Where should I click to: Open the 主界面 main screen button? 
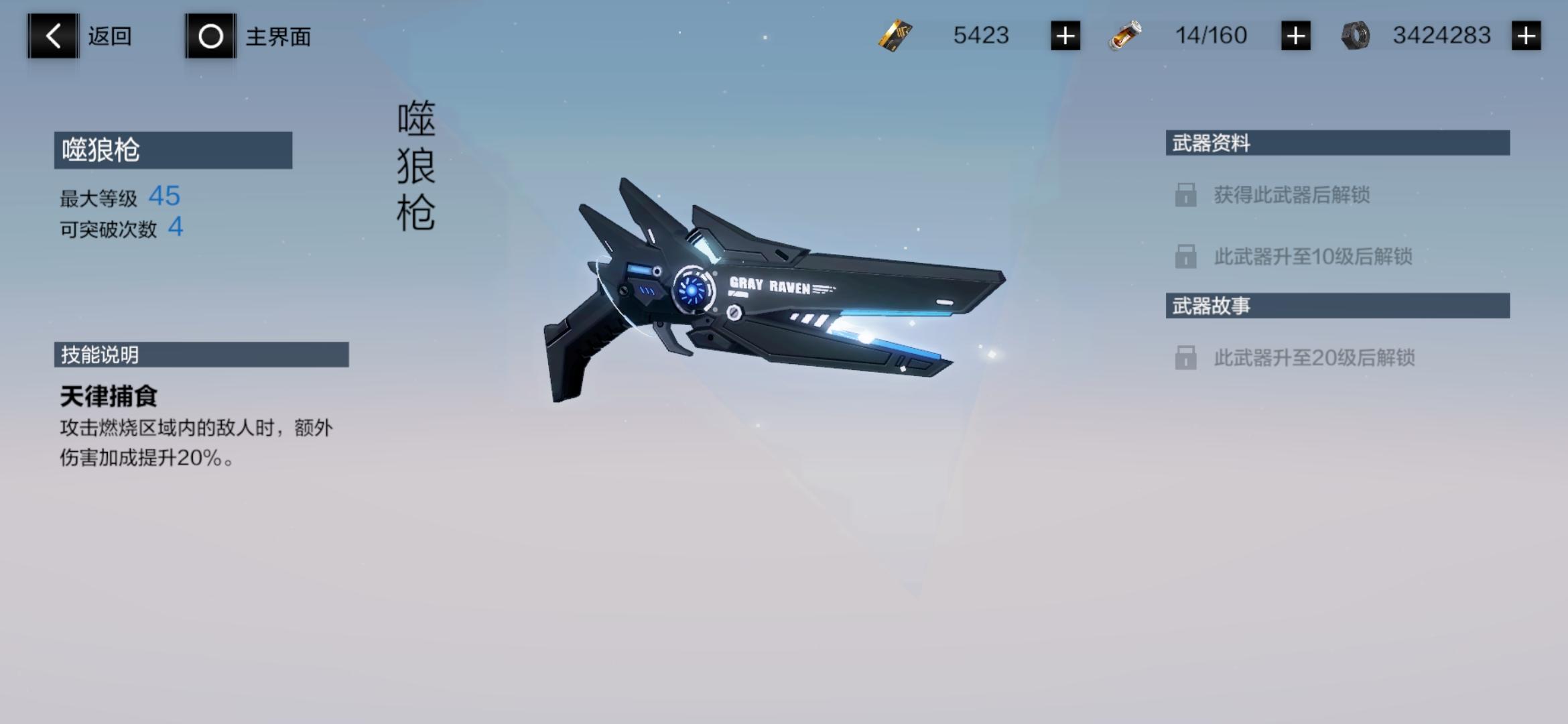210,36
